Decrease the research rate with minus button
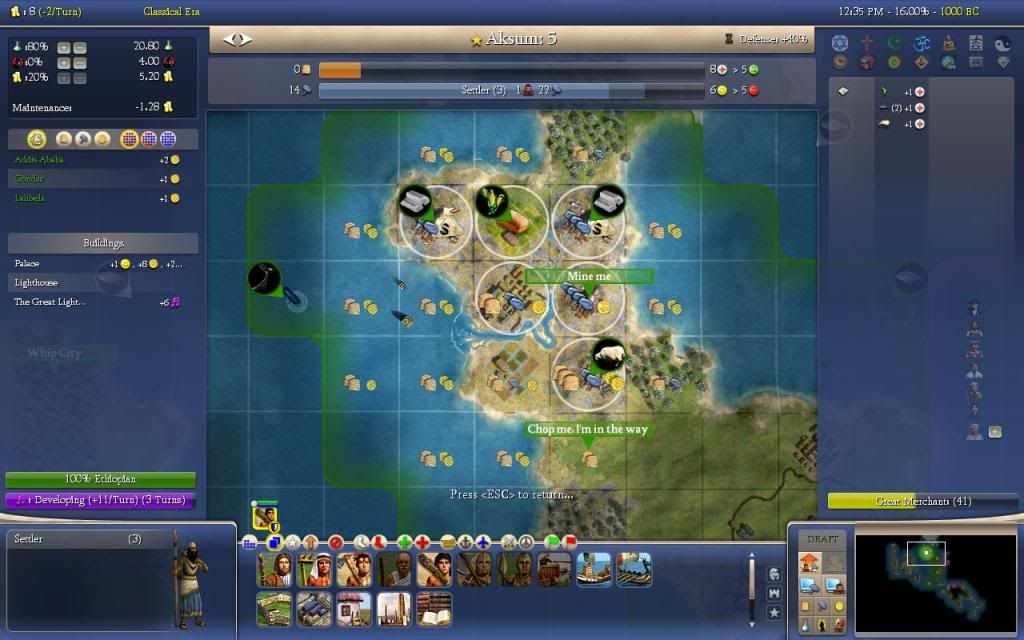This screenshot has width=1024, height=640. pos(80,47)
